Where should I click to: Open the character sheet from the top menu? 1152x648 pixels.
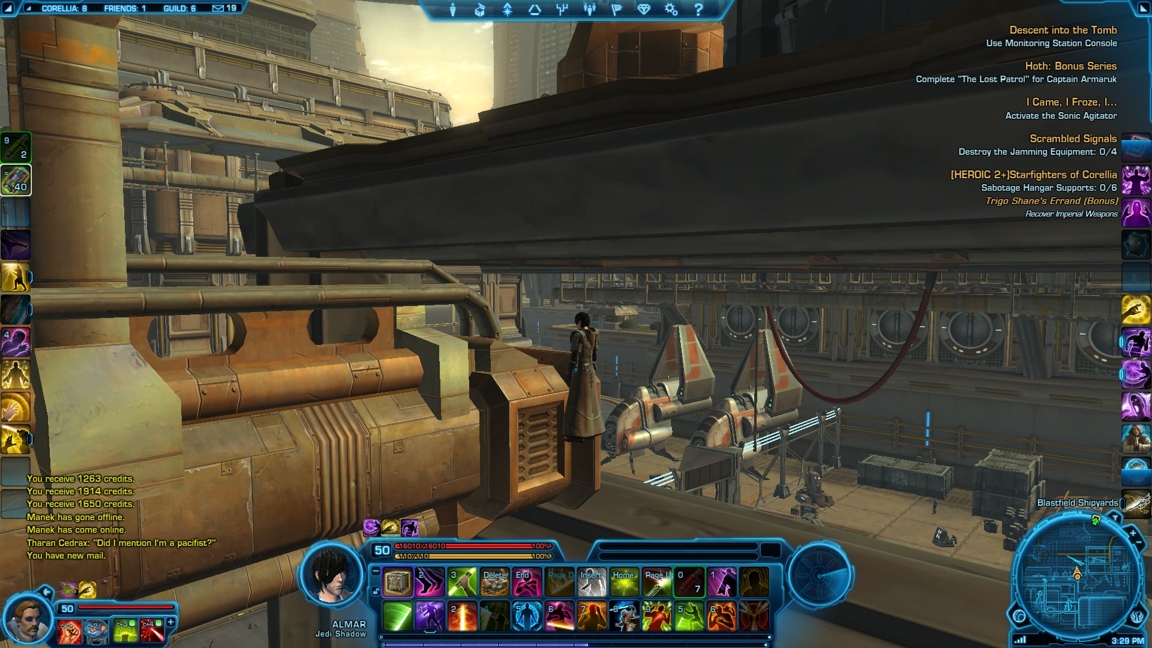pyautogui.click(x=453, y=10)
